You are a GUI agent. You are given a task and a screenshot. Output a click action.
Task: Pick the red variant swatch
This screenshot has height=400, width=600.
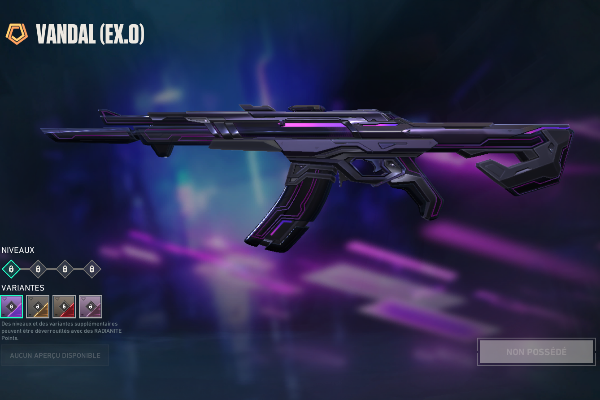64,306
